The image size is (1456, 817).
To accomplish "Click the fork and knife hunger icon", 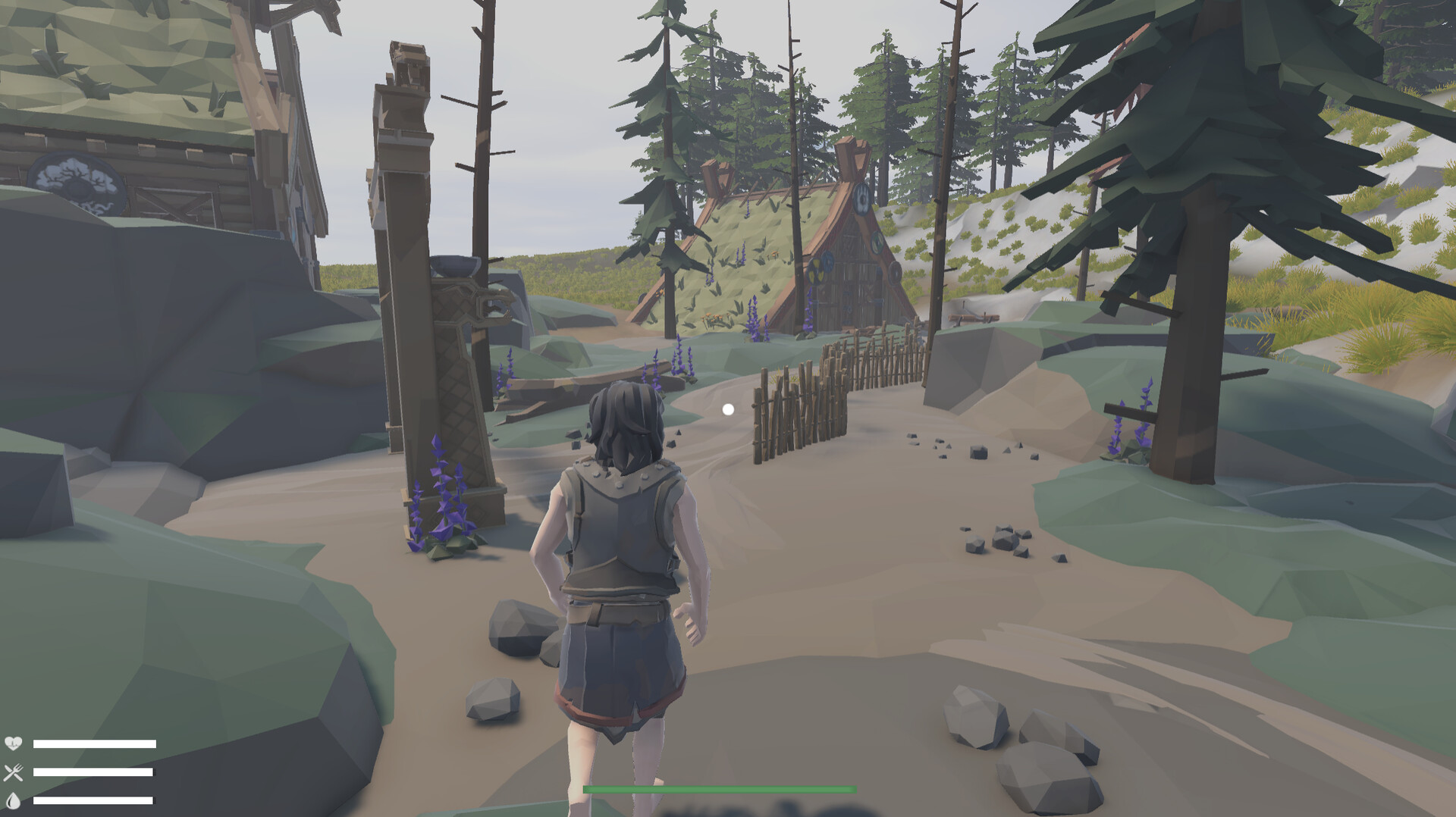I will (x=14, y=772).
